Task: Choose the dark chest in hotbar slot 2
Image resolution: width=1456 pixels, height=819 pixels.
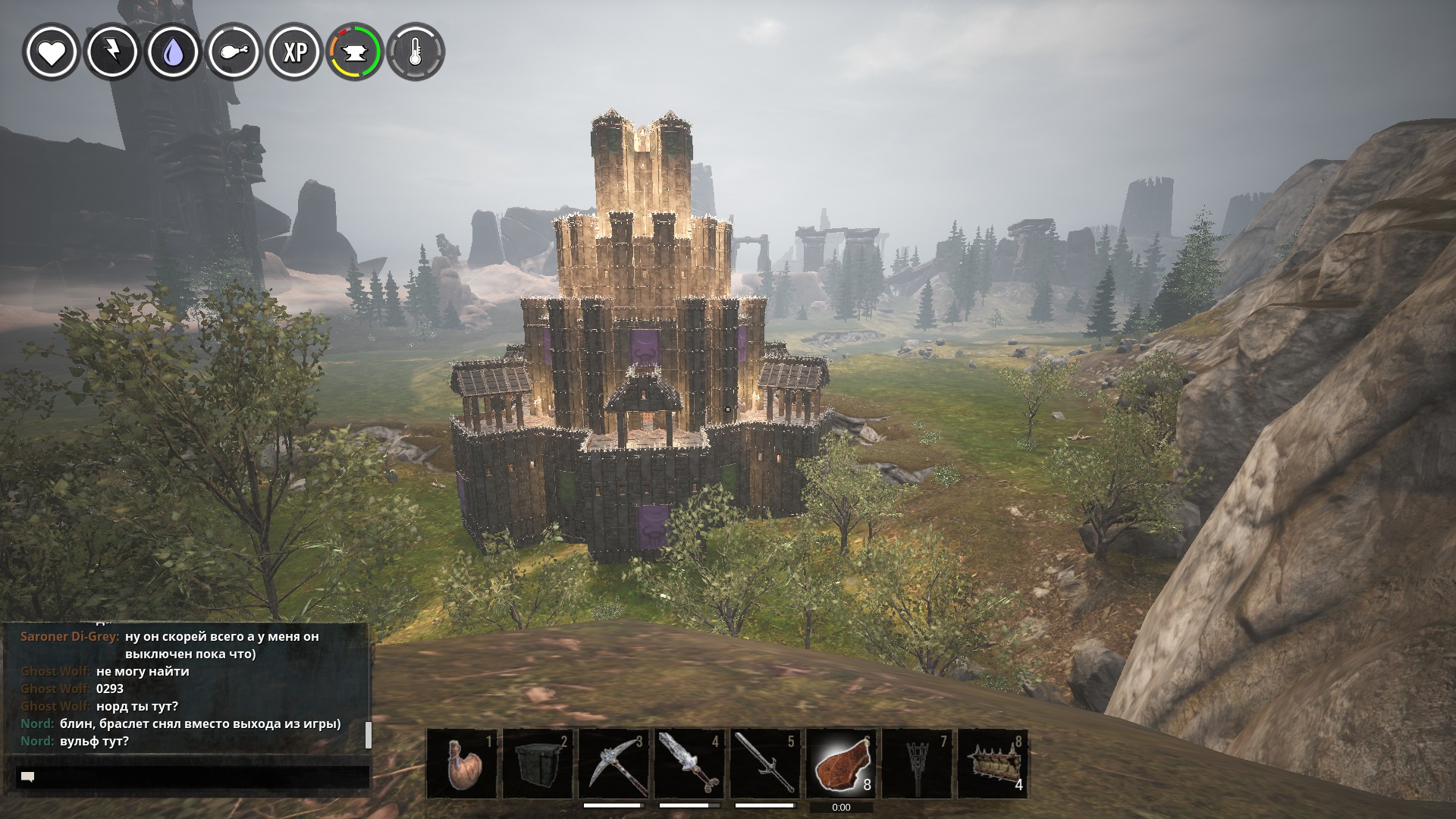Action: [538, 764]
